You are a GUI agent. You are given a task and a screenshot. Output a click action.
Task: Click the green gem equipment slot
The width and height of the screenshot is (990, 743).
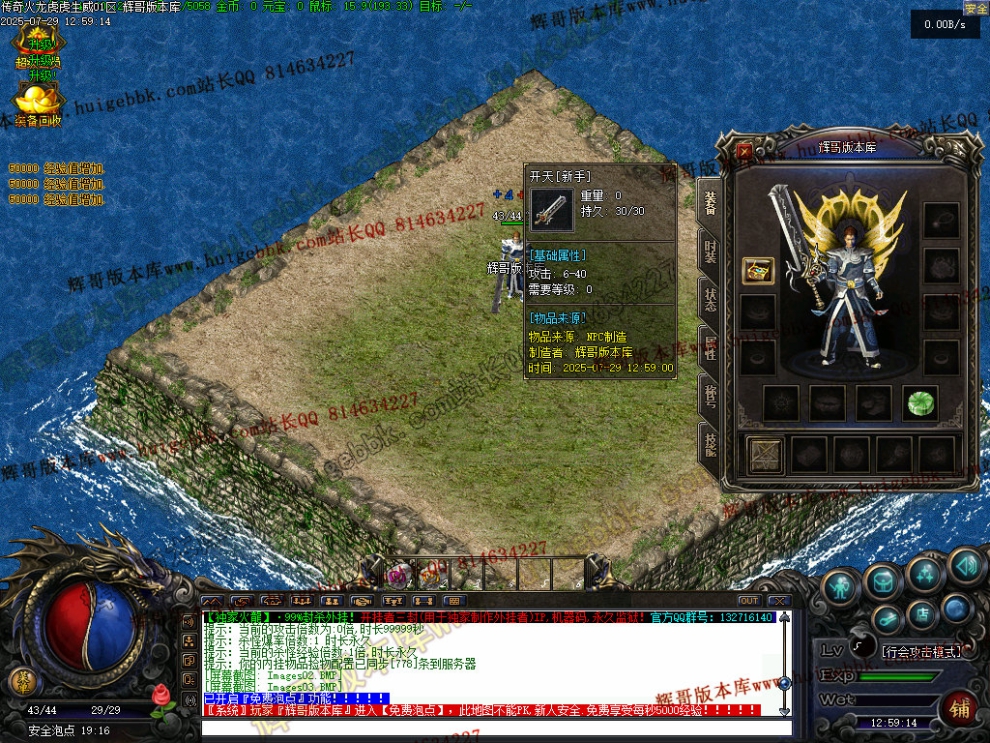[x=919, y=402]
